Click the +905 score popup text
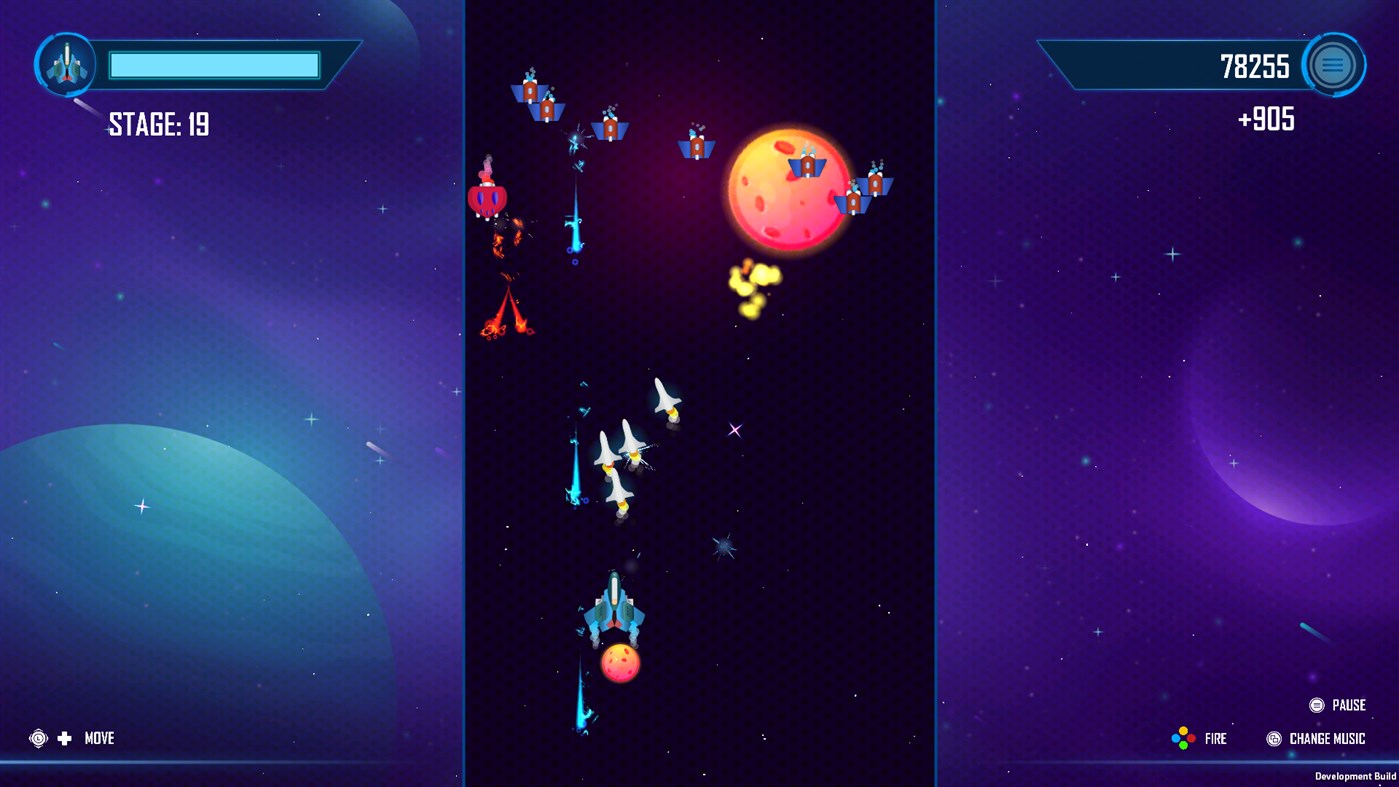Viewport: 1399px width, 787px height. point(1266,119)
